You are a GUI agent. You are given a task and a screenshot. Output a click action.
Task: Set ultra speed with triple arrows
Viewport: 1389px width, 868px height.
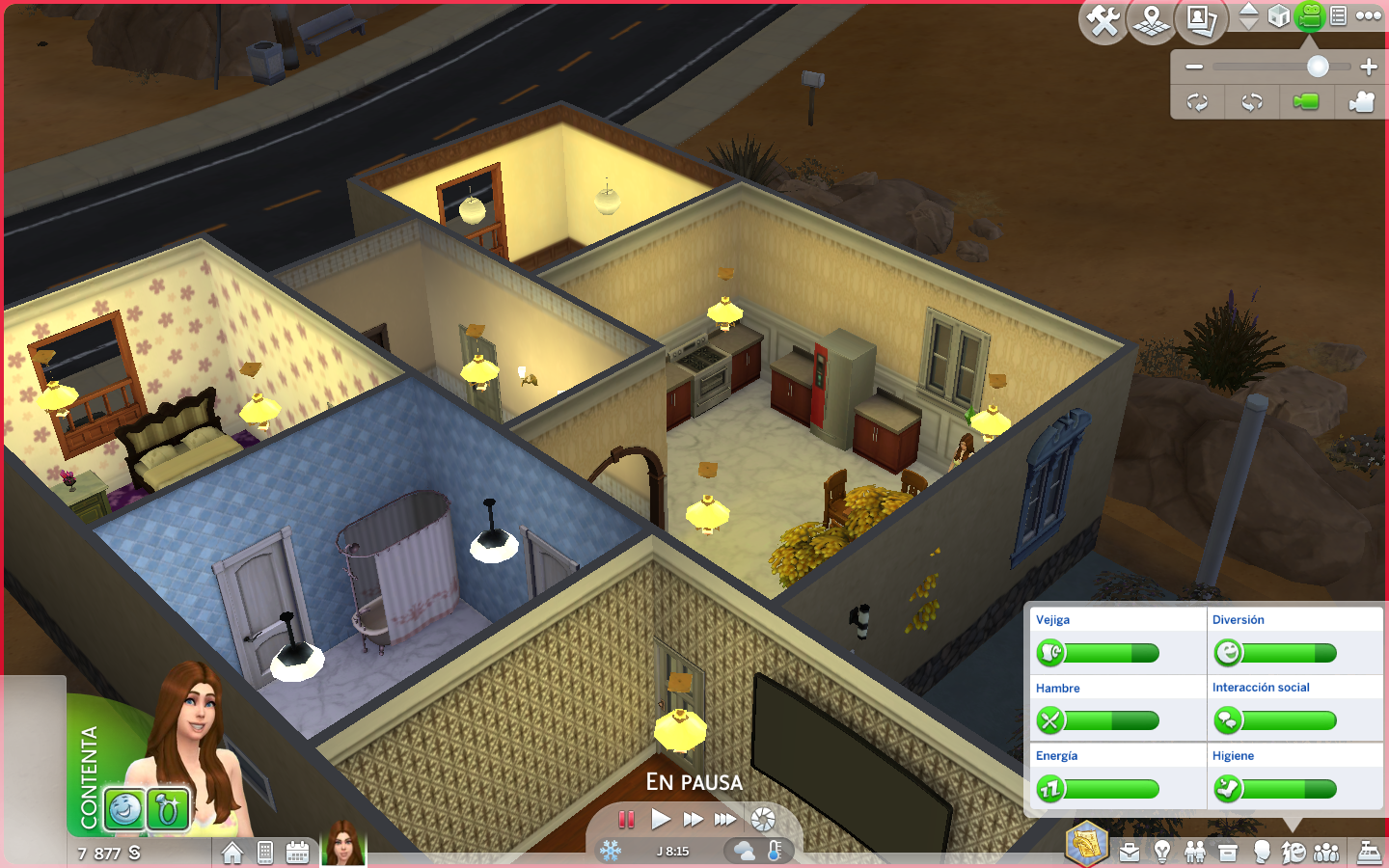[725, 820]
